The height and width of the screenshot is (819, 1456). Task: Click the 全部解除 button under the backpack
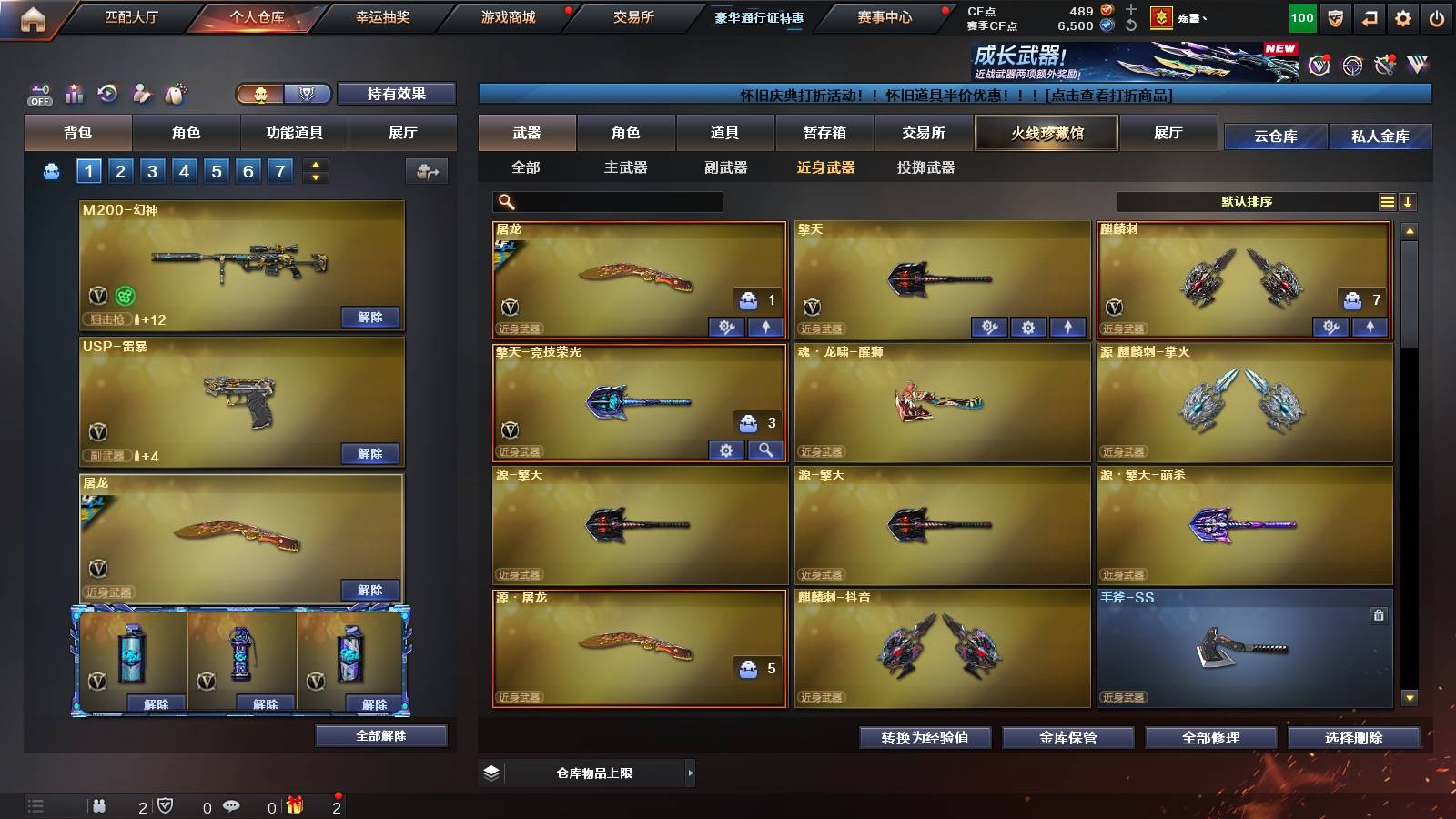point(380,735)
